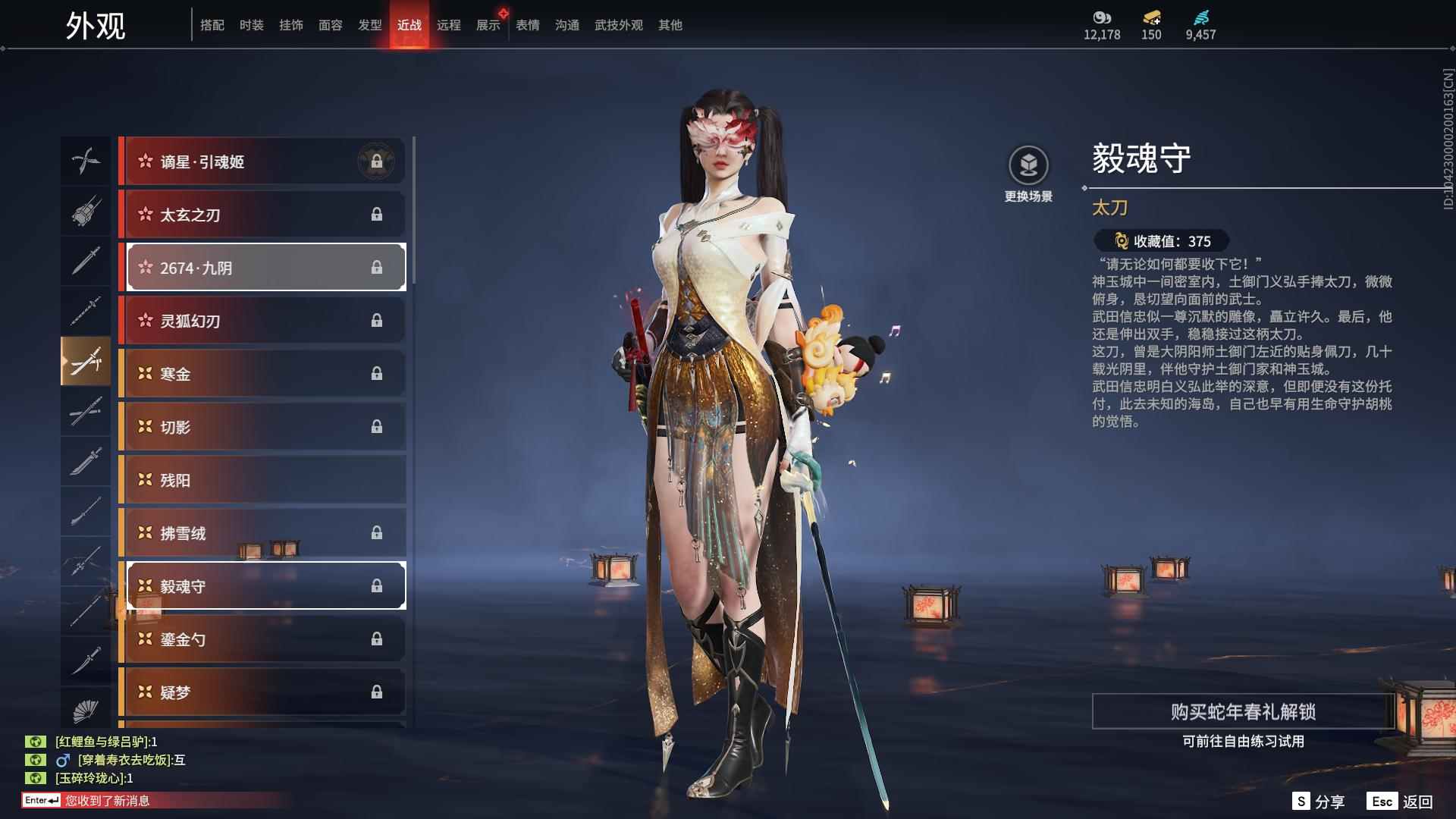
Task: Select the dual blades weapon category icon
Action: pyautogui.click(x=86, y=161)
